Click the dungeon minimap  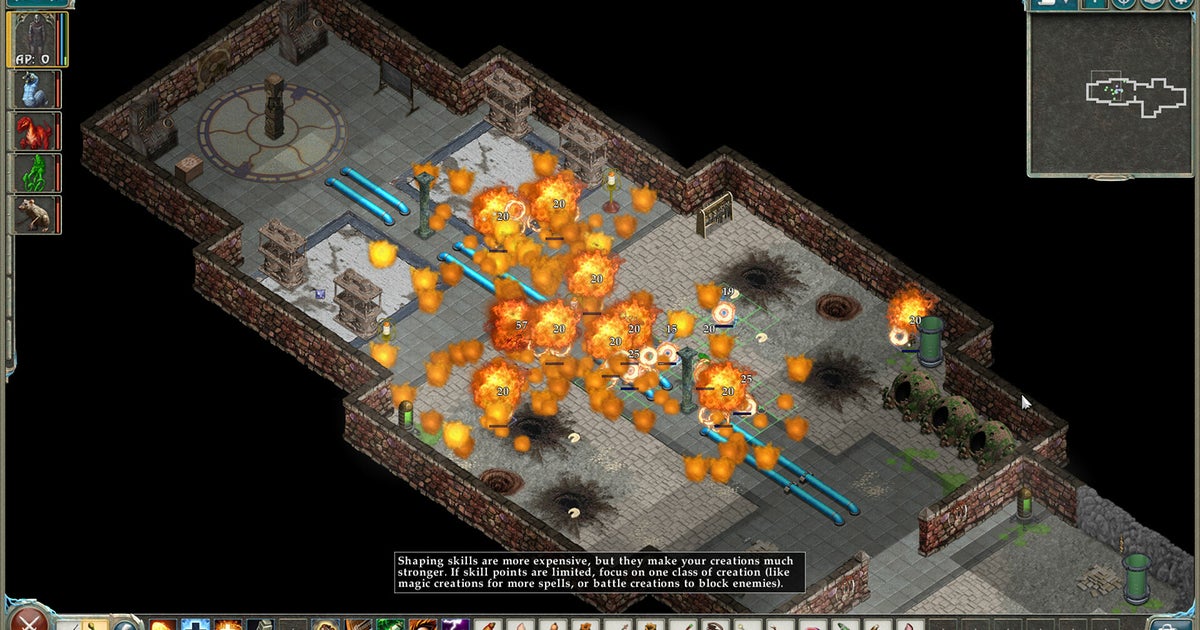coord(1111,93)
